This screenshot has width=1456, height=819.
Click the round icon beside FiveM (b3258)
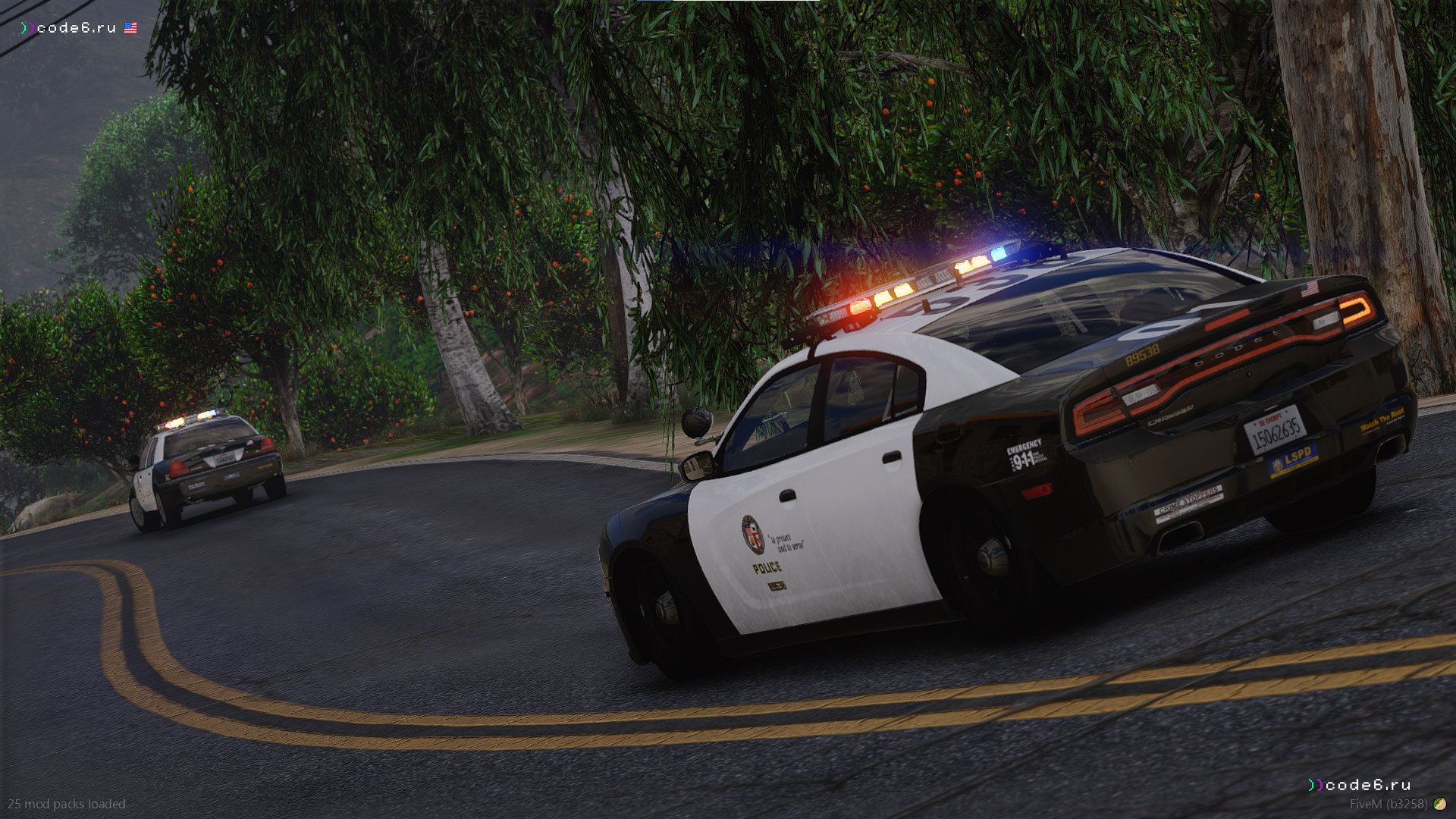(1439, 804)
